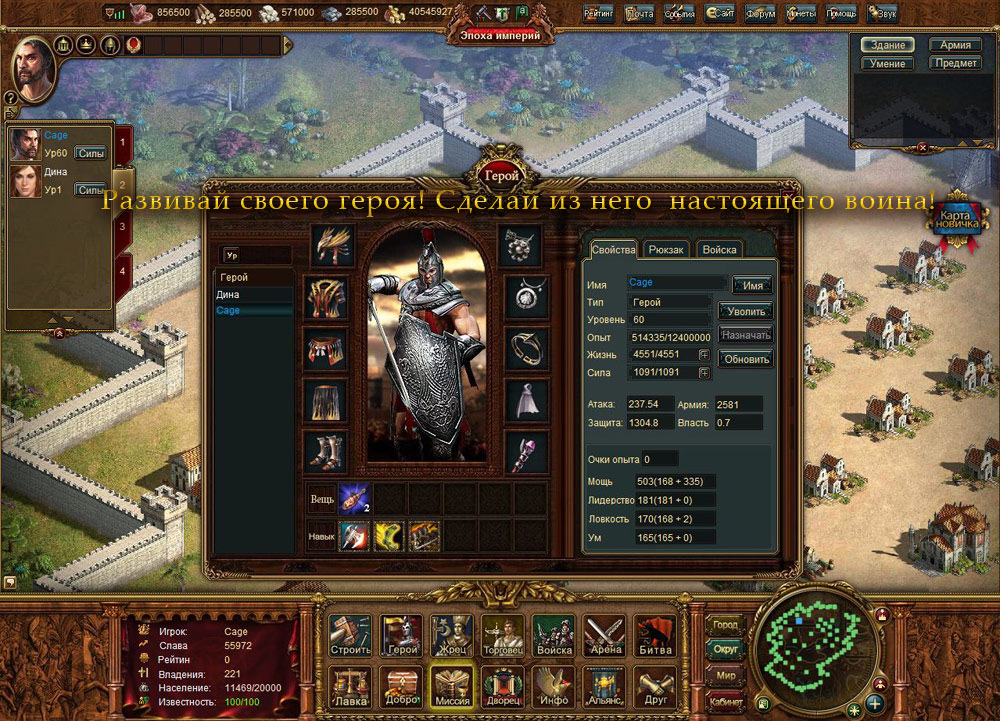Switch to the Рюкзак tab

[x=665, y=249]
